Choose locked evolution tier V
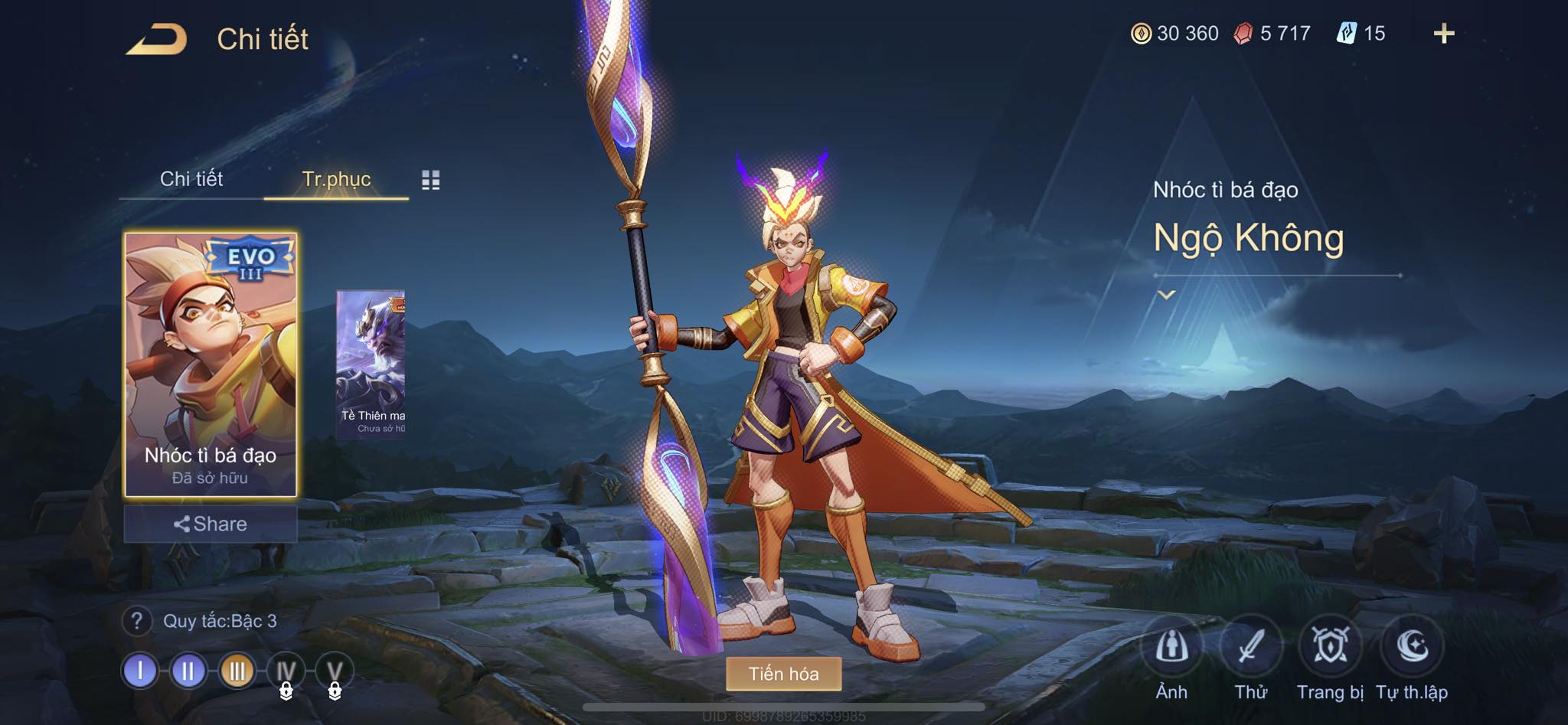The height and width of the screenshot is (725, 1568). [335, 673]
